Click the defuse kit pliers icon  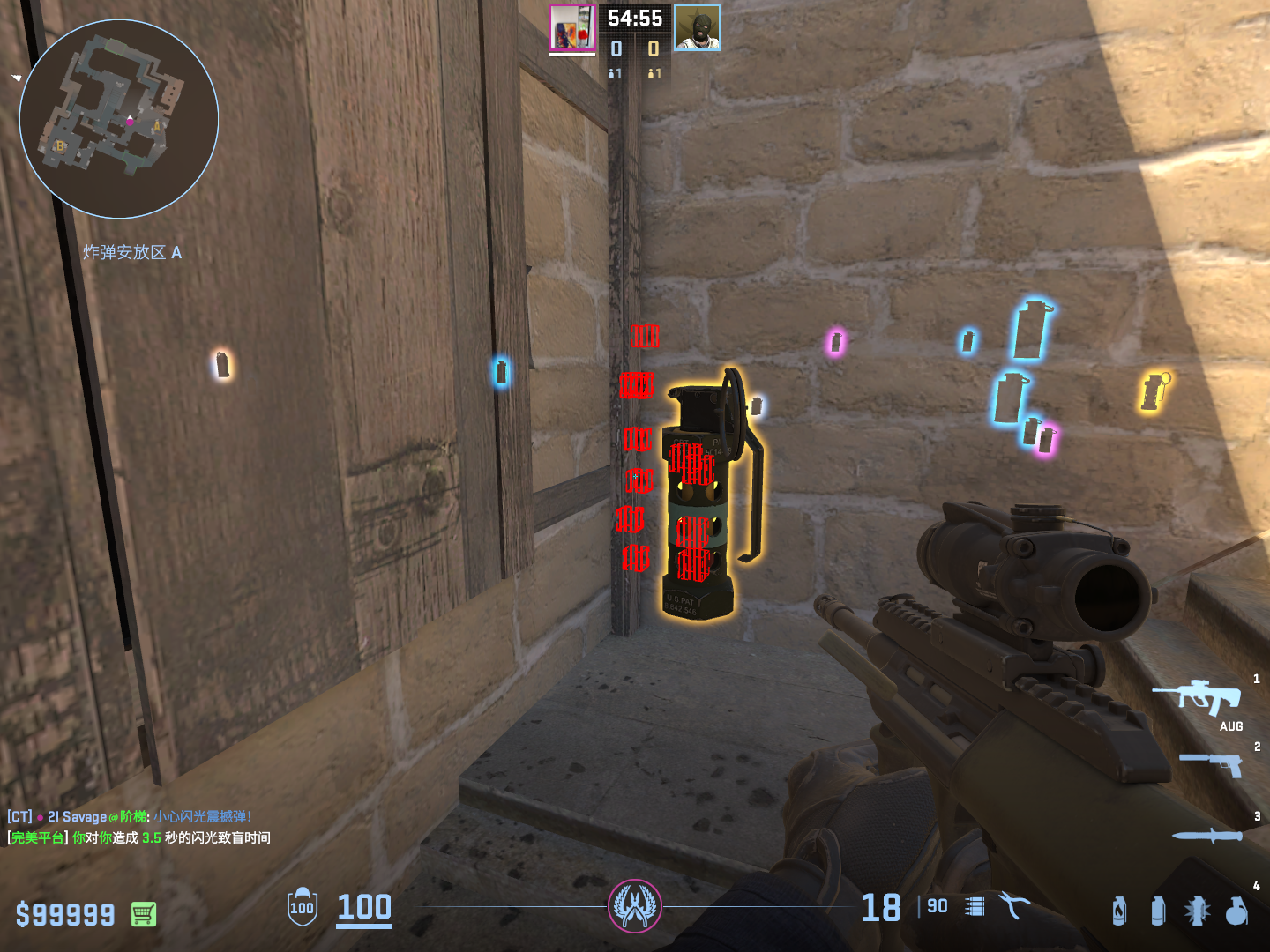1014,905
